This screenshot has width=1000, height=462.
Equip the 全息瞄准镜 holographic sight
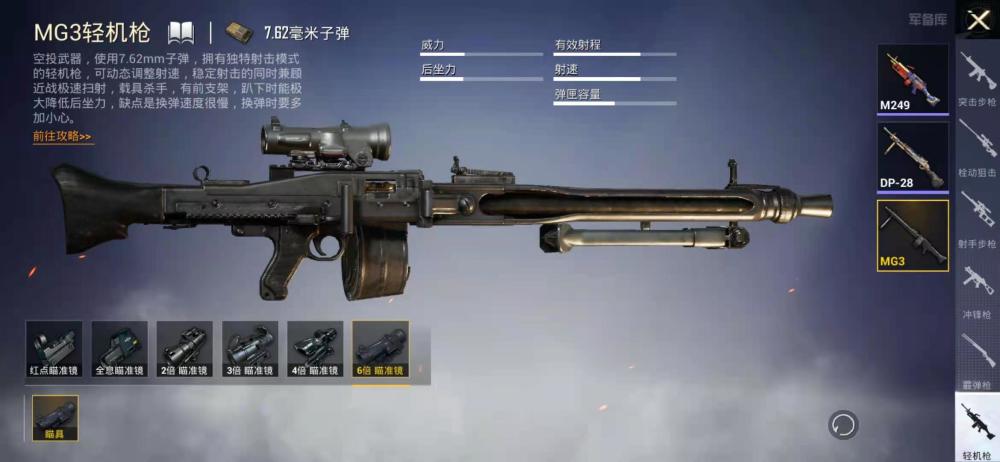click(119, 350)
